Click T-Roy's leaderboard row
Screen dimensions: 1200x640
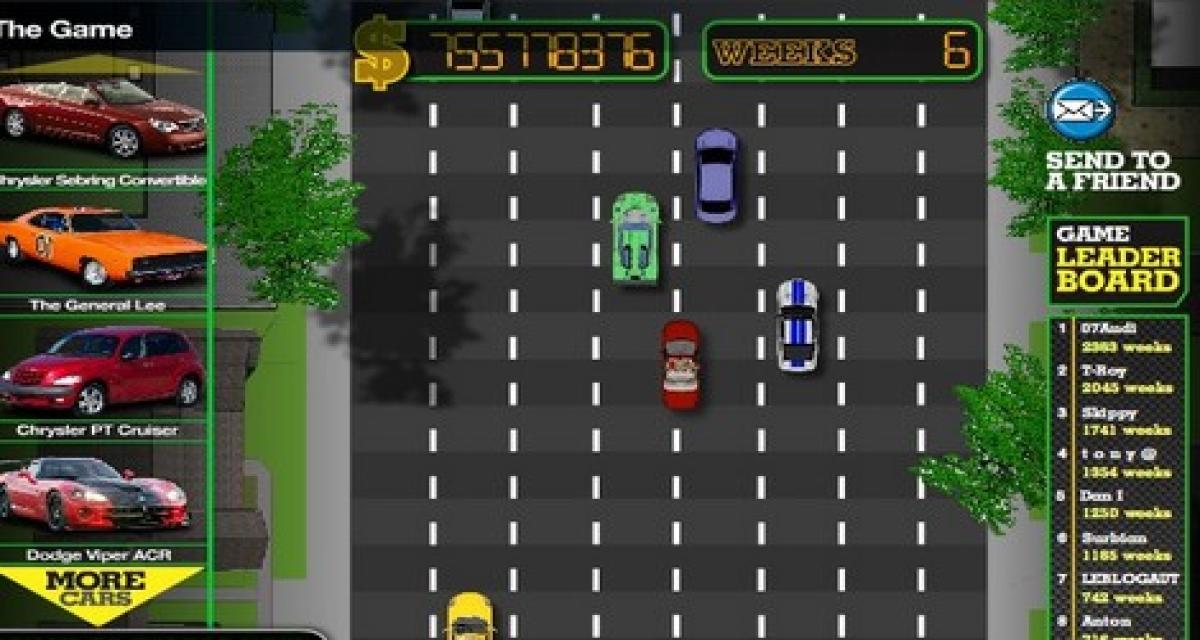tap(1120, 379)
